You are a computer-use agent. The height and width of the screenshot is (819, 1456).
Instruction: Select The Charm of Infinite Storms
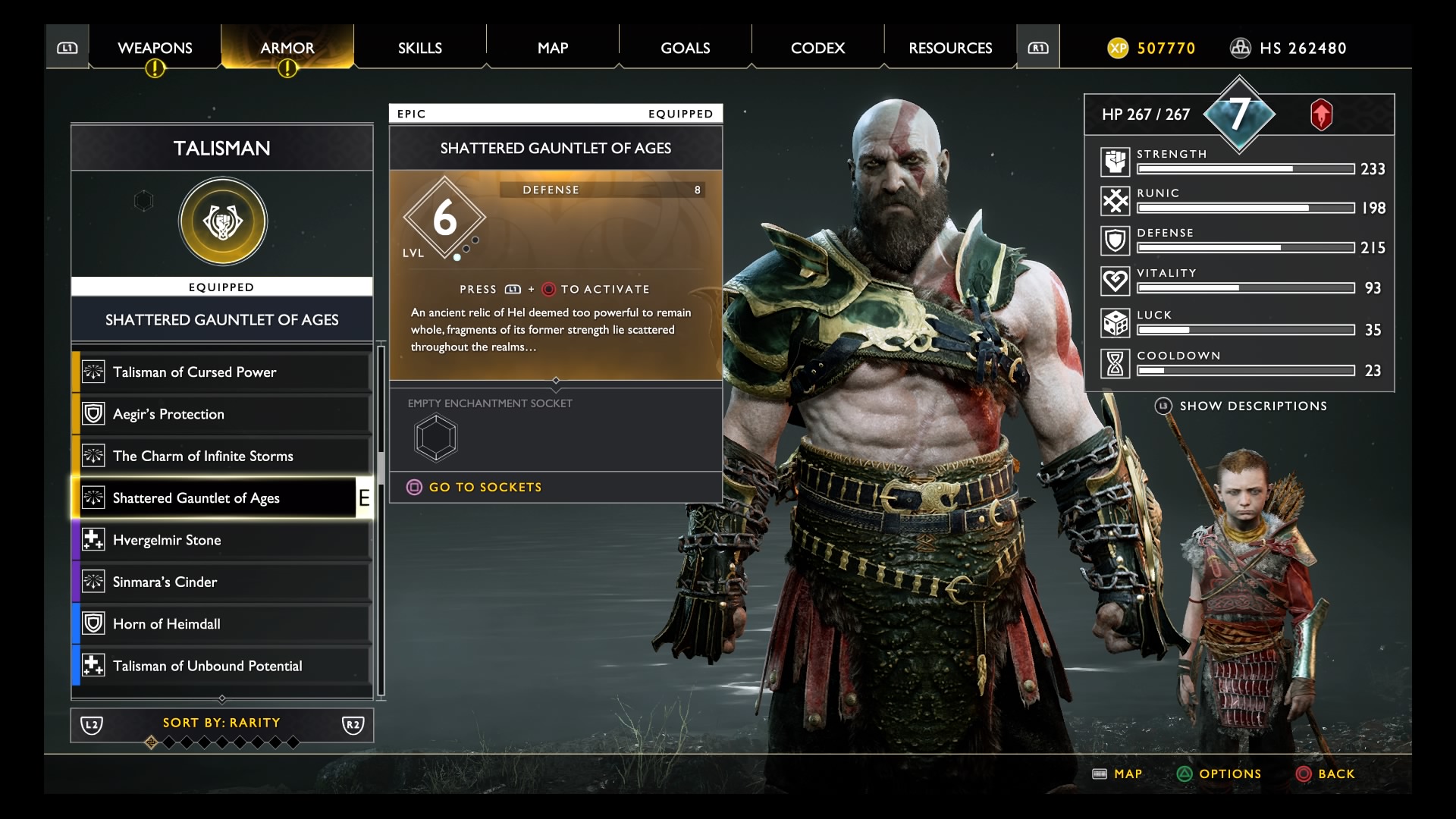[x=220, y=456]
